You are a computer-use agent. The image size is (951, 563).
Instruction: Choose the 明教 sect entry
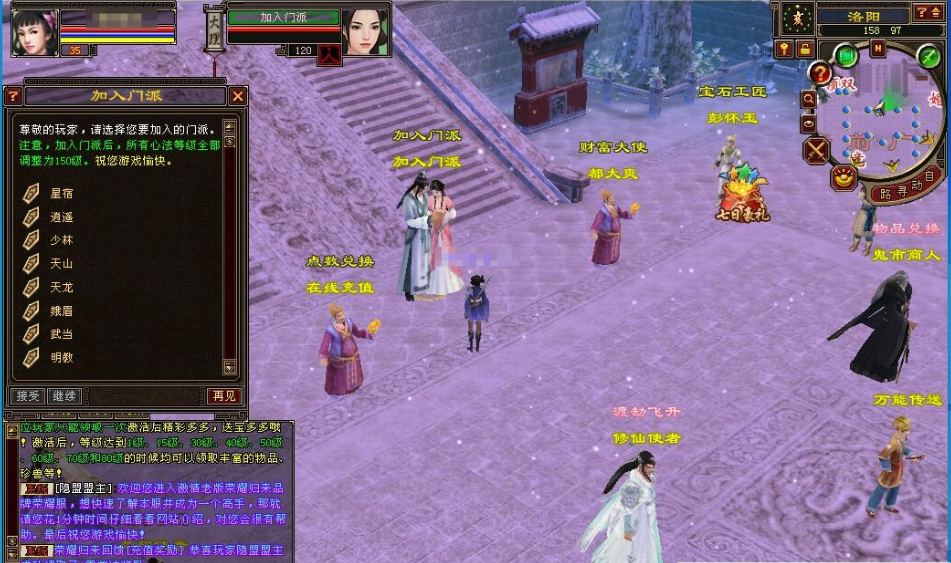61,357
